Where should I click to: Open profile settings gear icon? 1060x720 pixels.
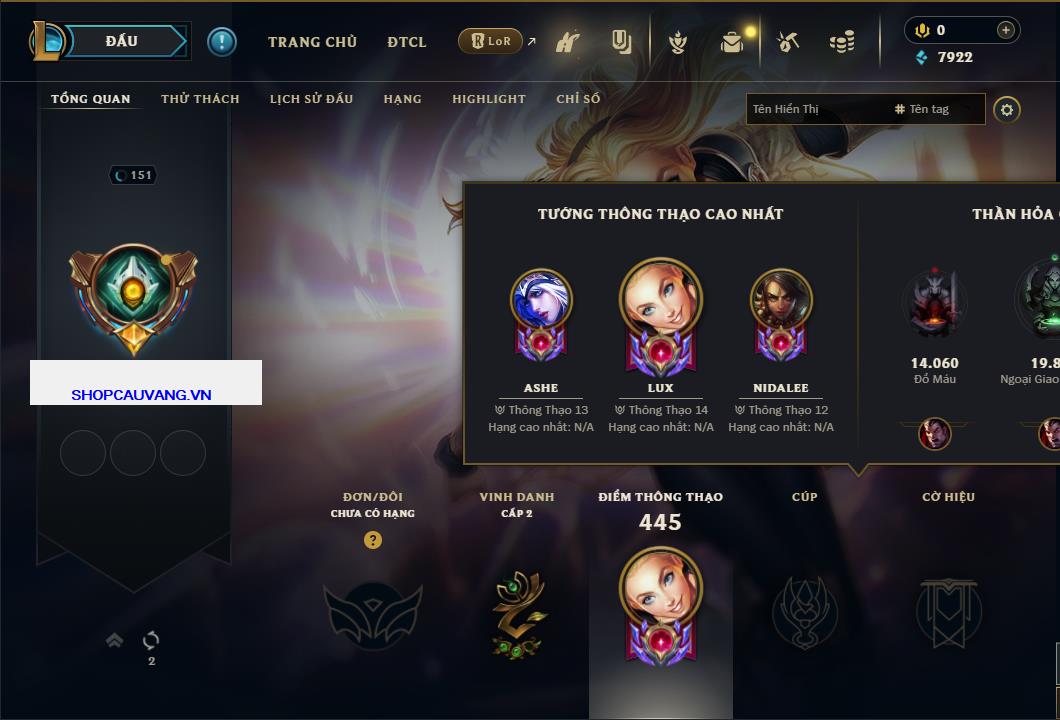[1007, 109]
